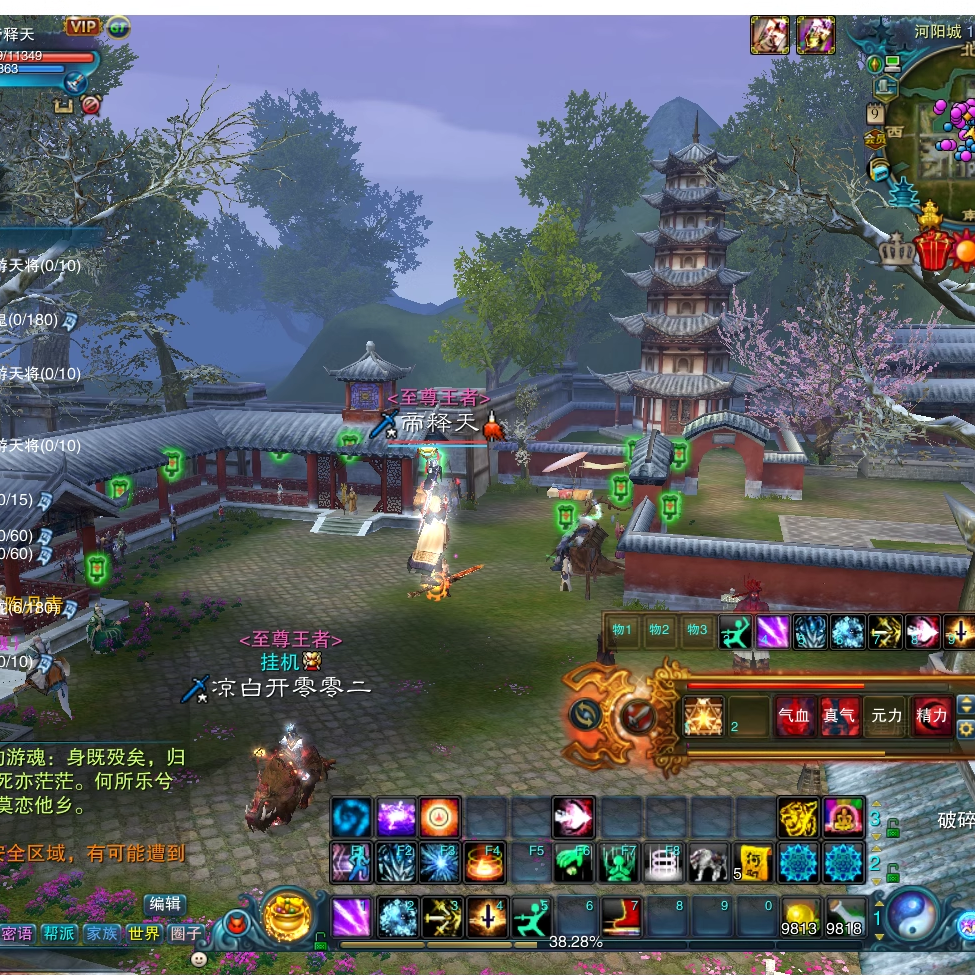Click the yin-yang orb button
Viewport: 975px width, 975px height.
coord(912,915)
